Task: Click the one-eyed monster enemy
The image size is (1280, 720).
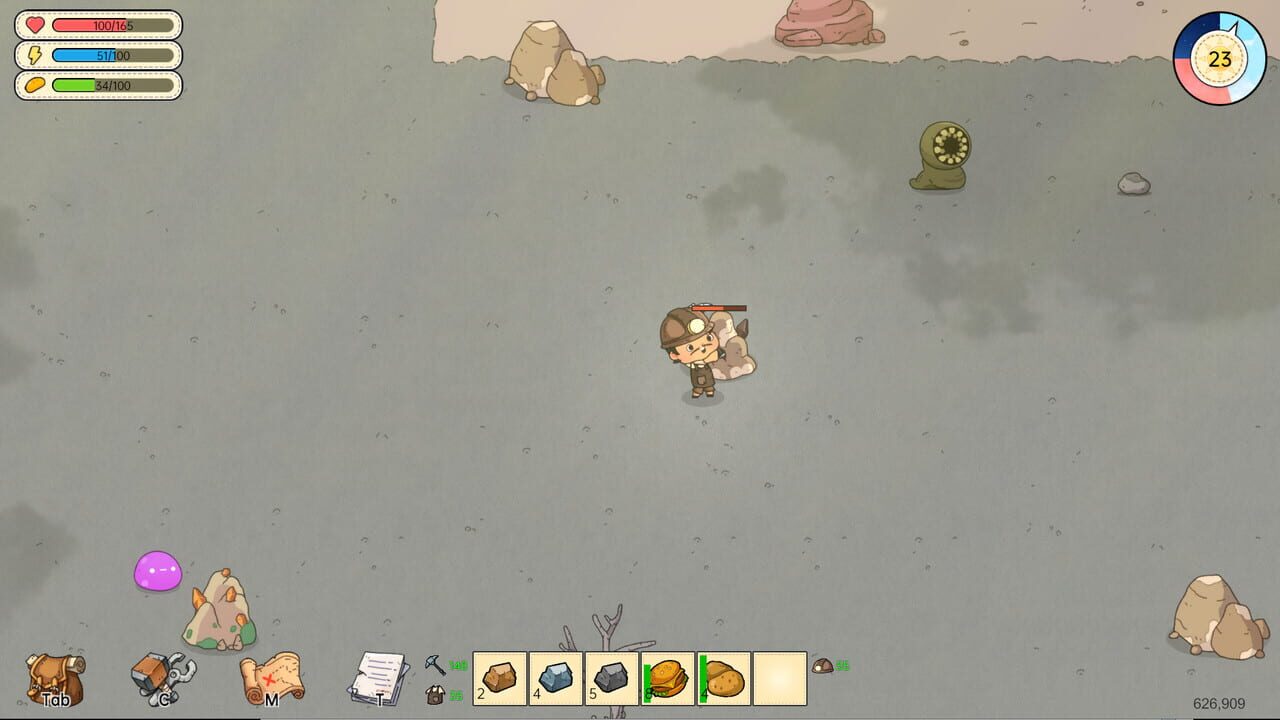Action: pyautogui.click(x=938, y=155)
